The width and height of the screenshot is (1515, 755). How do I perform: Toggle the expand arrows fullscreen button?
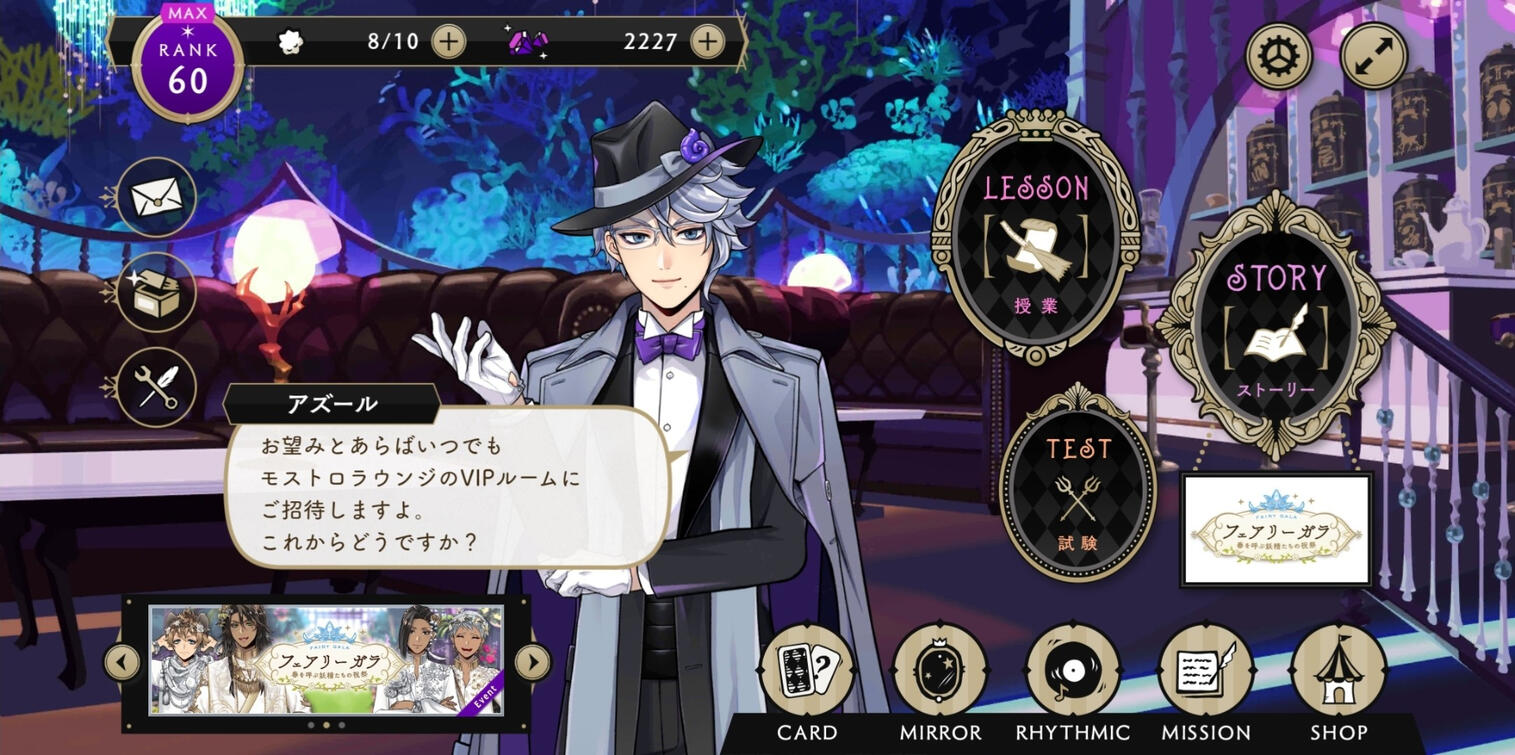[1373, 56]
